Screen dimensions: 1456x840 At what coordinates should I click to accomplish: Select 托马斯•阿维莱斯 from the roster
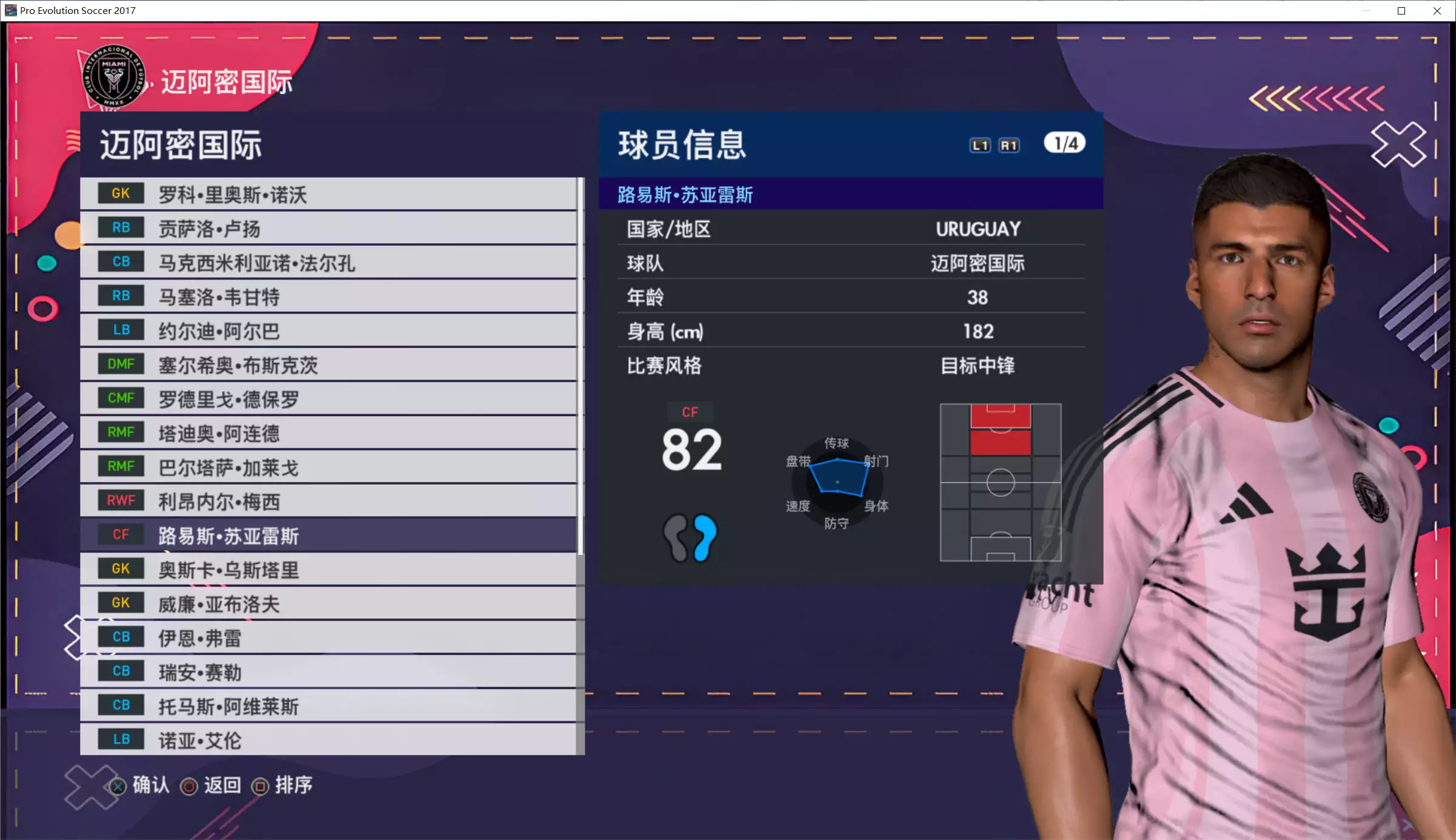[x=327, y=705]
